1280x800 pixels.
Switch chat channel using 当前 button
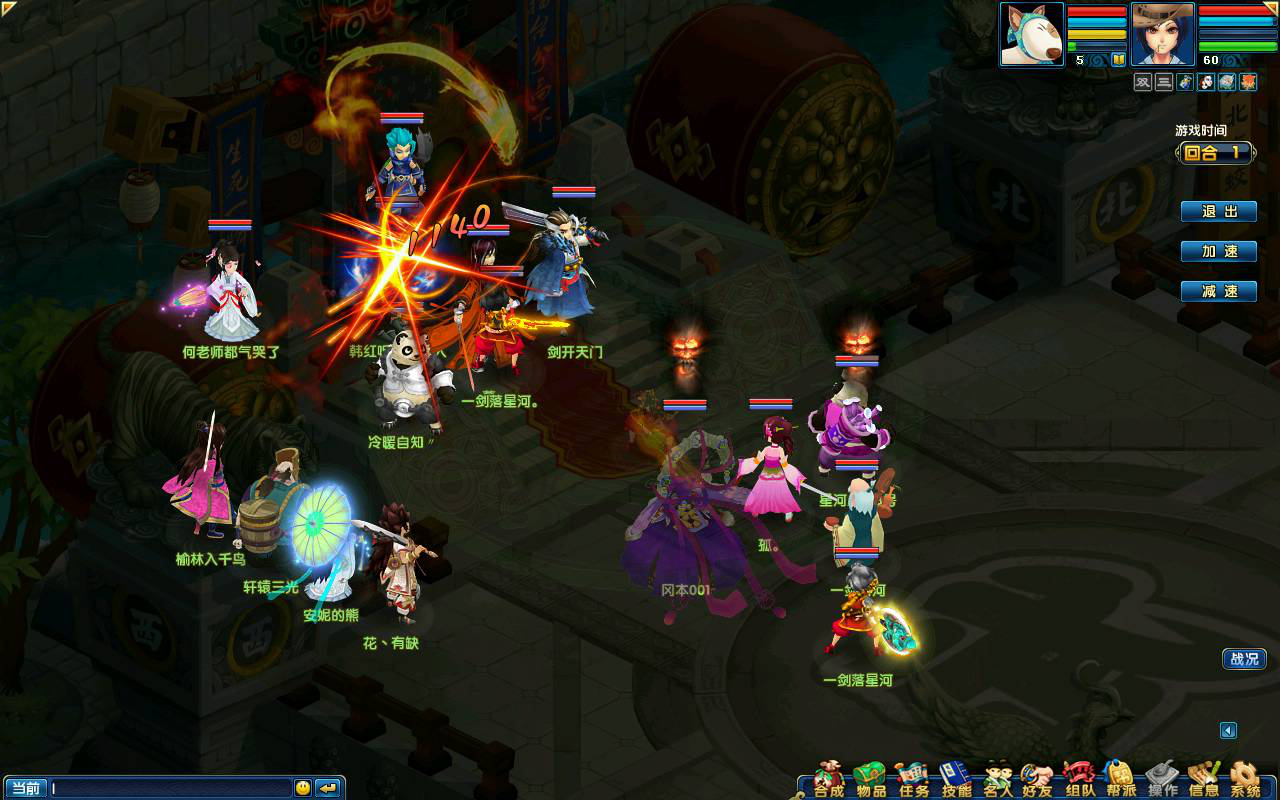[x=25, y=788]
